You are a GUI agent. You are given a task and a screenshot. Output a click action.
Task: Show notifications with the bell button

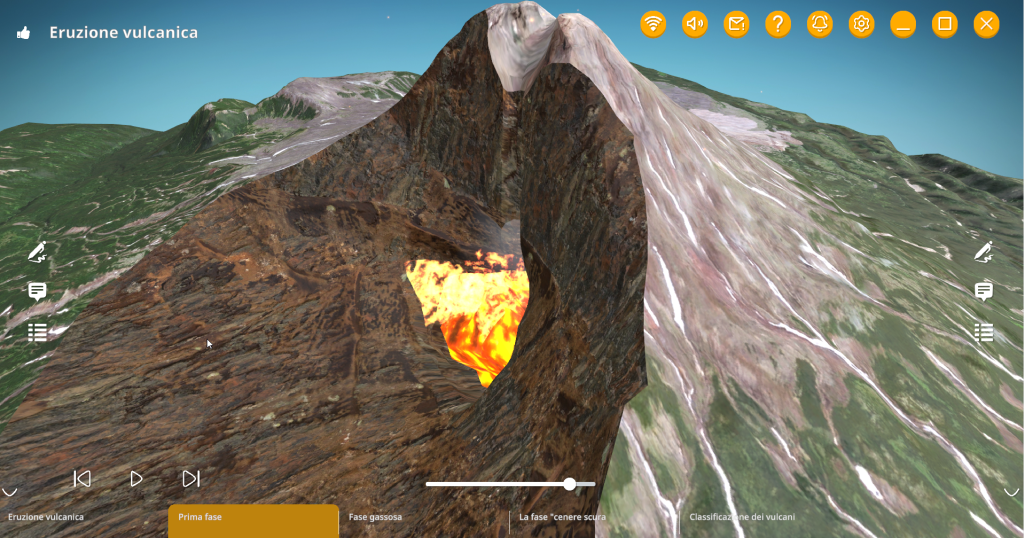click(820, 24)
